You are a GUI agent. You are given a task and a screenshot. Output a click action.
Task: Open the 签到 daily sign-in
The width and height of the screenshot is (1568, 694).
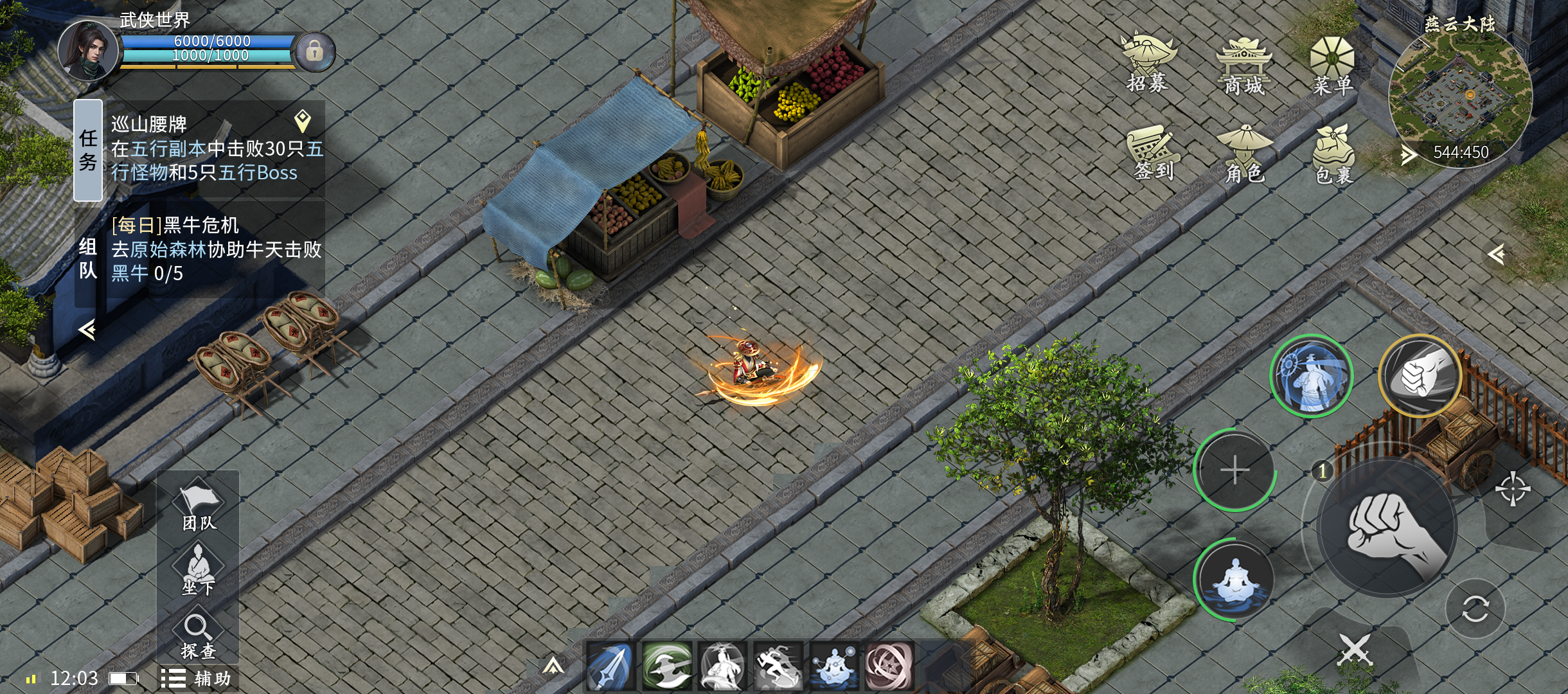(x=1153, y=153)
